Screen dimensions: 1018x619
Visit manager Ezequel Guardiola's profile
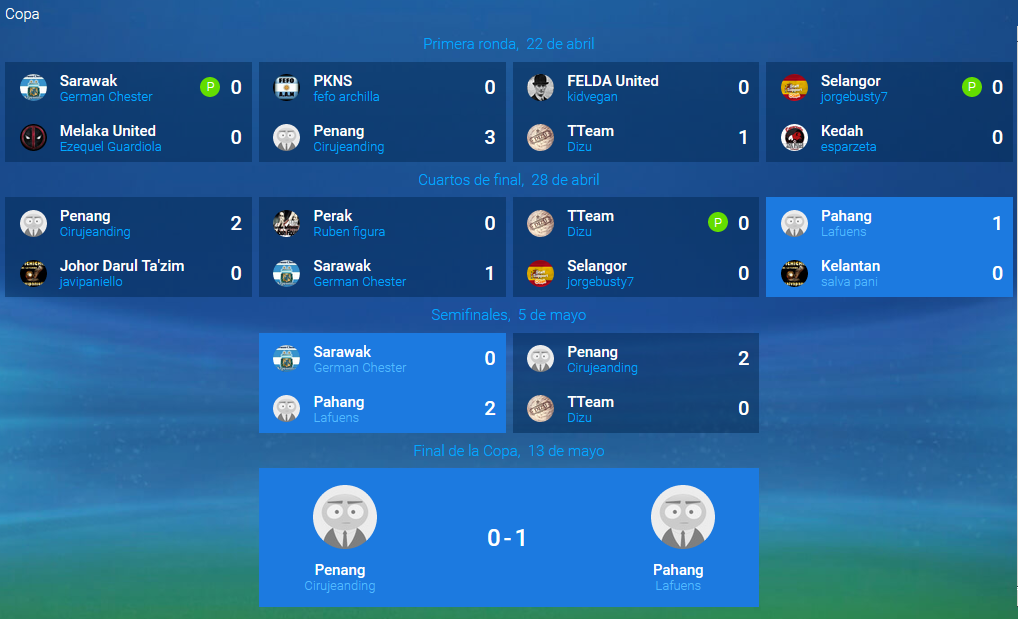[110, 147]
